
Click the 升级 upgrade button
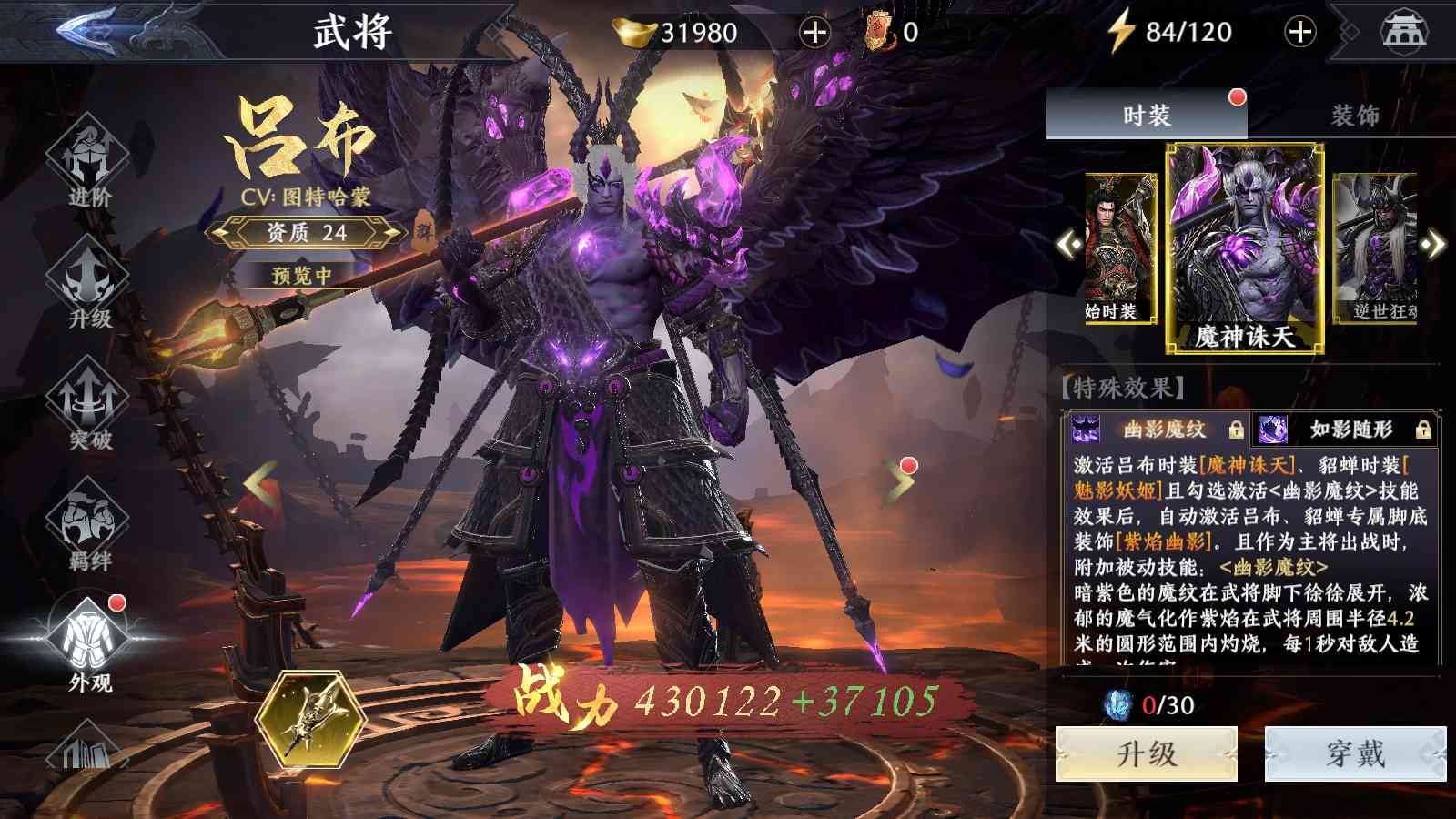[1146, 753]
